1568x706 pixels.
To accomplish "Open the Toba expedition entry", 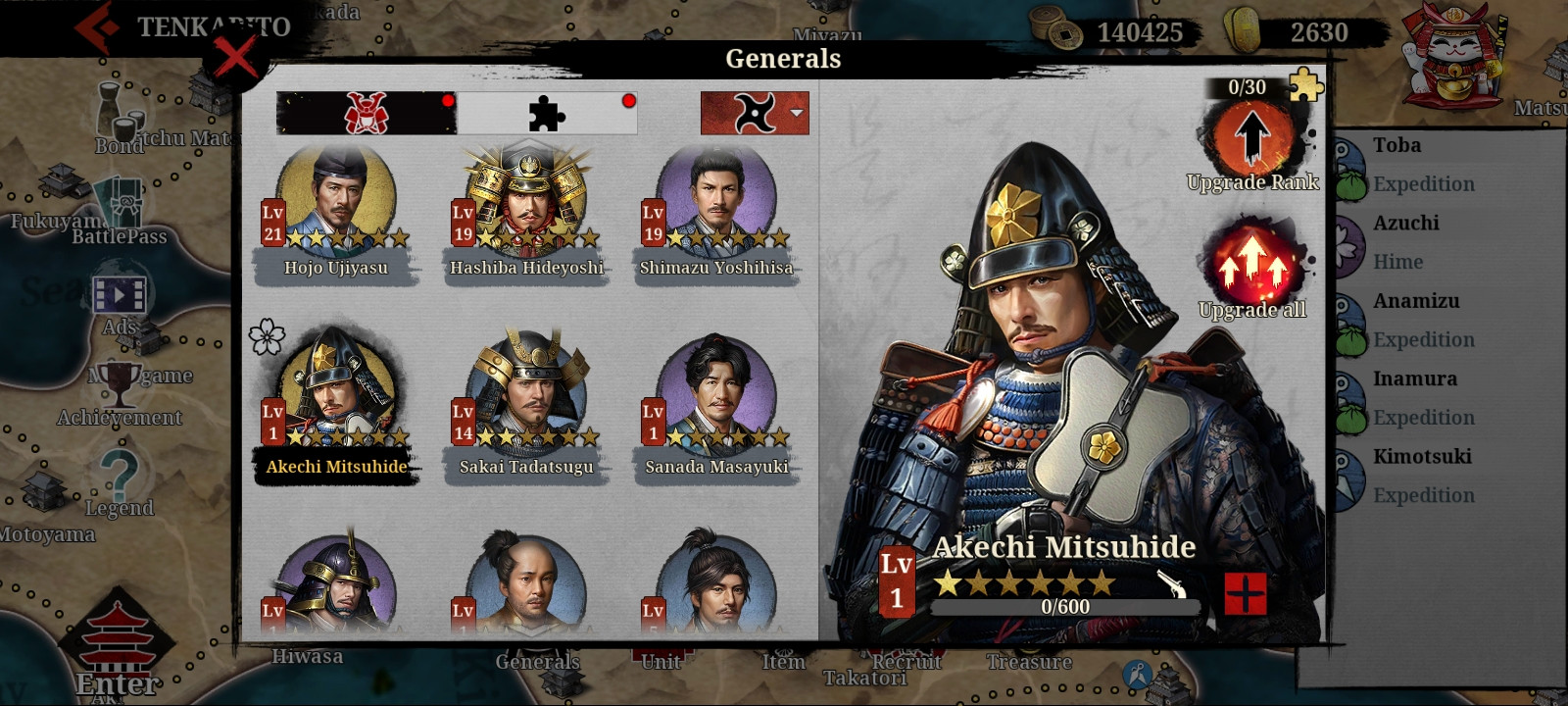I will (1423, 165).
